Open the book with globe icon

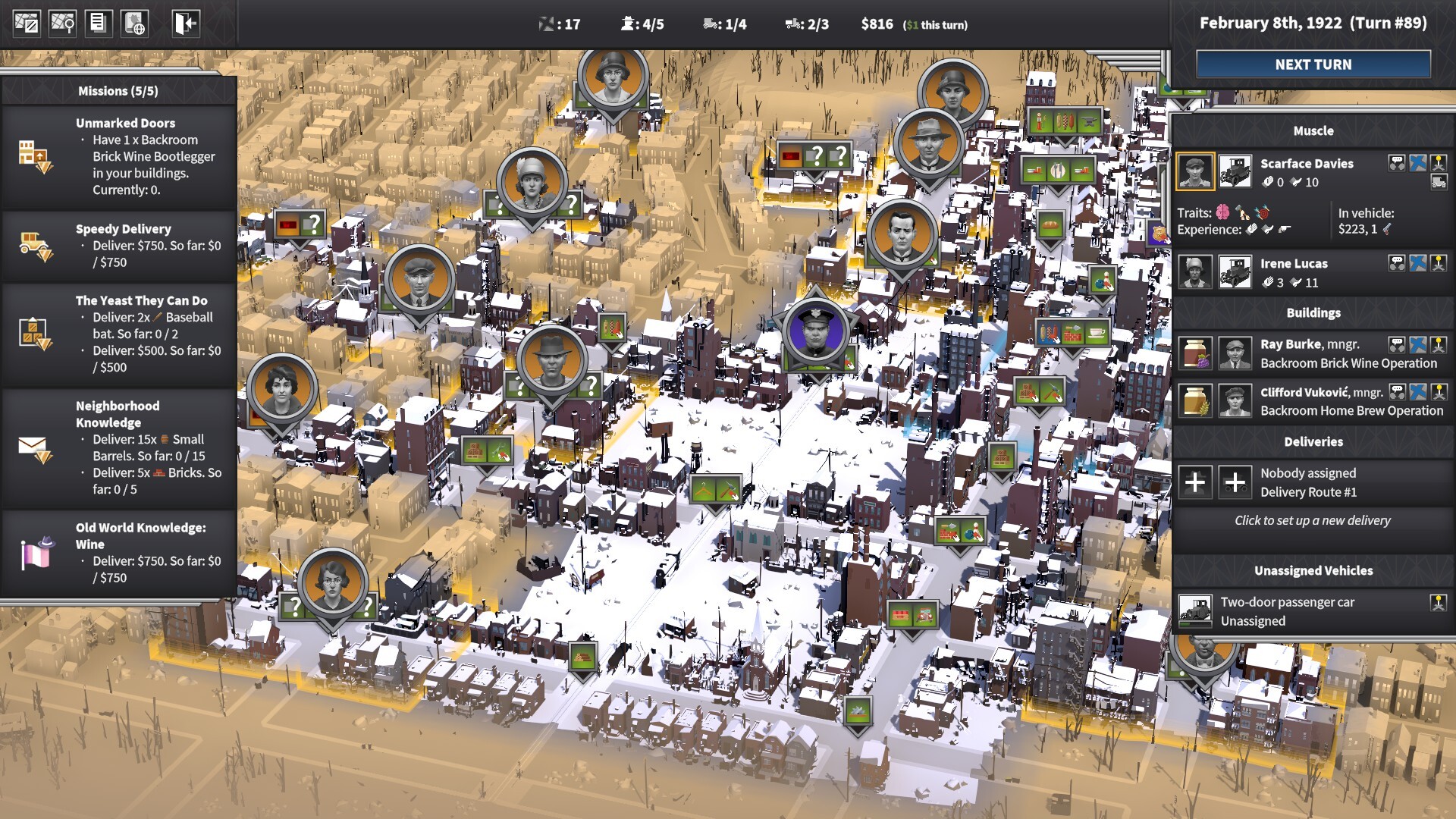point(134,24)
